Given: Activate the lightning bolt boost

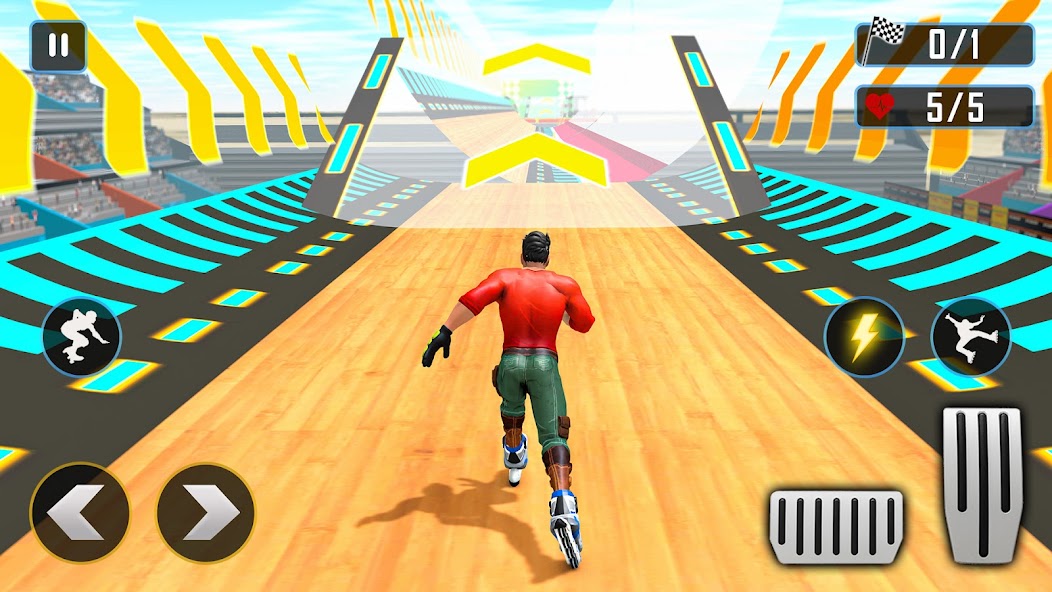Looking at the screenshot, I should tap(863, 337).
